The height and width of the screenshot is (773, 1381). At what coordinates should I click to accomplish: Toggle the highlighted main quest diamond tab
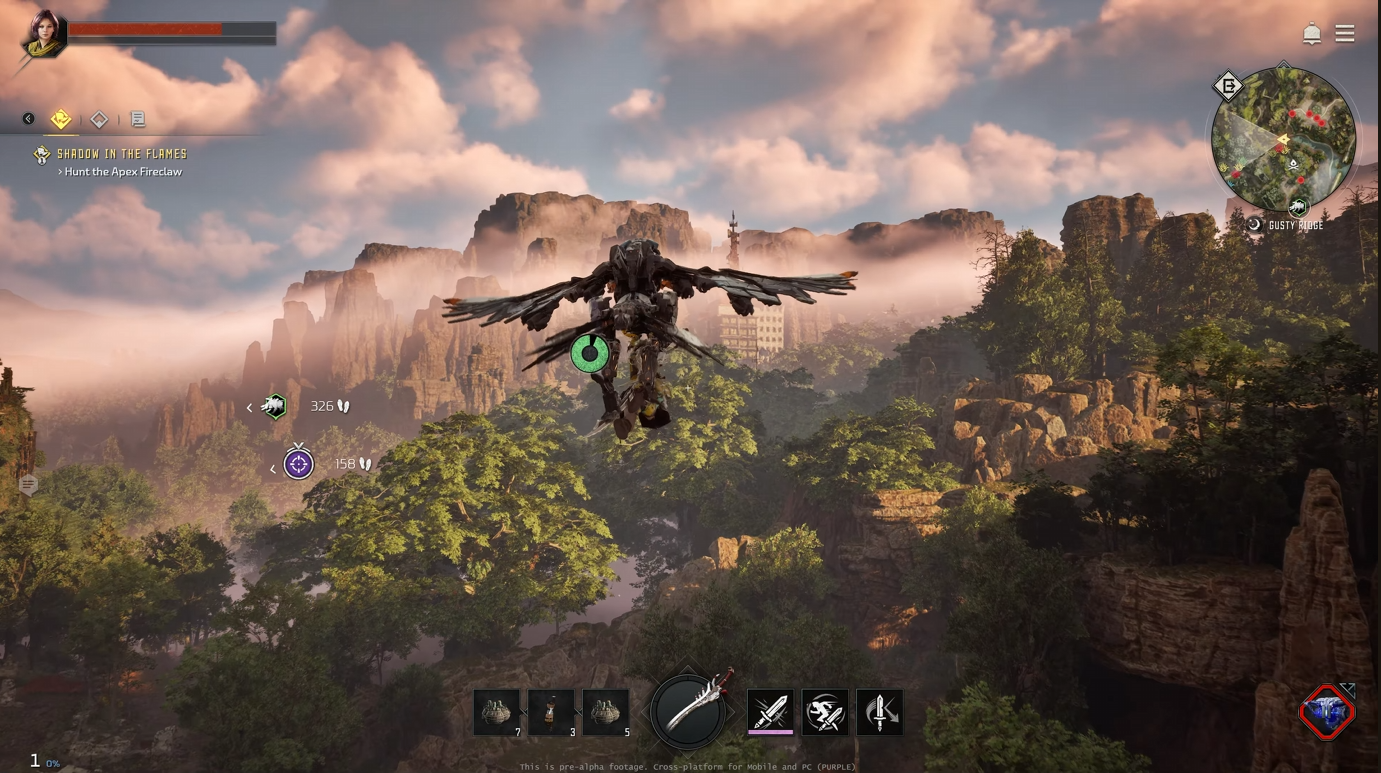(60, 118)
